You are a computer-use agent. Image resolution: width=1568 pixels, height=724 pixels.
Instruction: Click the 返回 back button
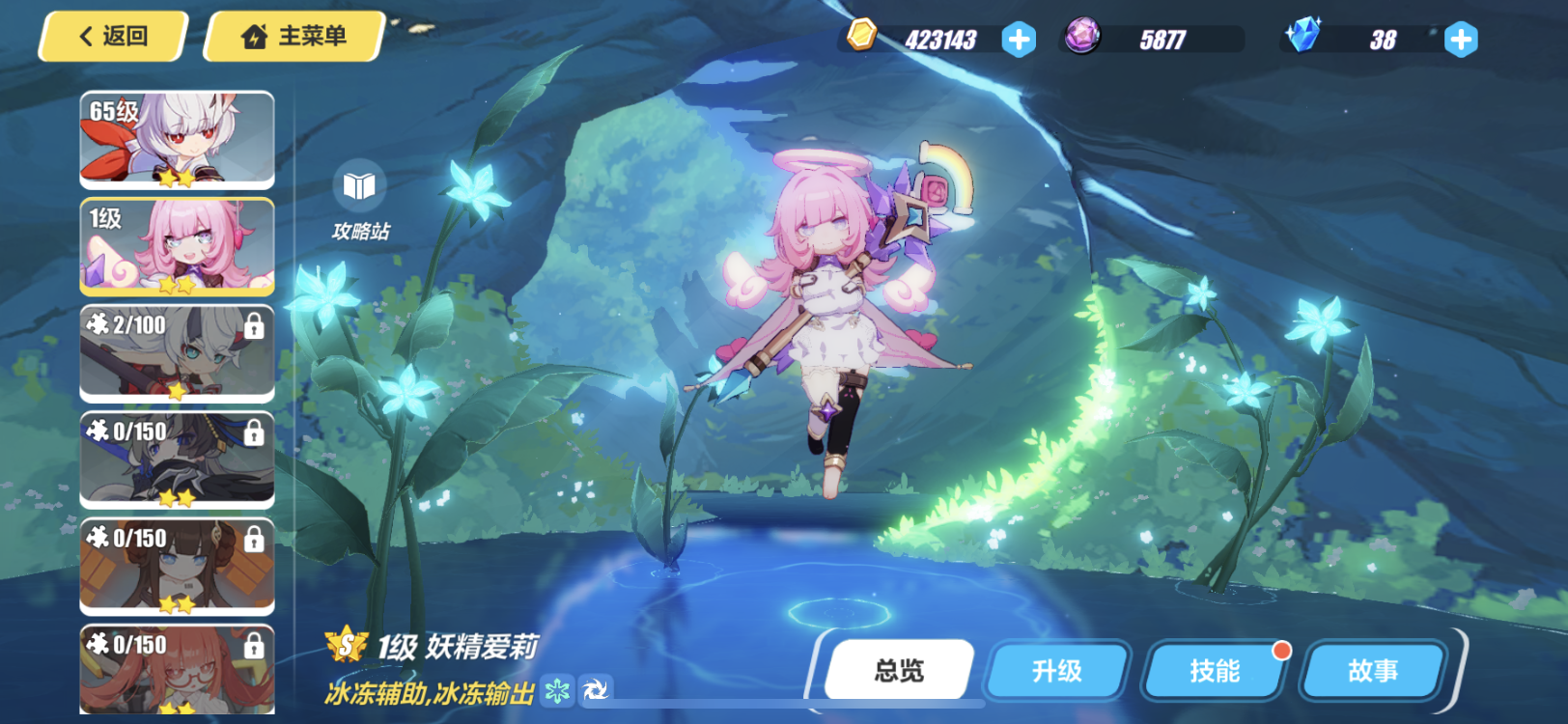109,36
